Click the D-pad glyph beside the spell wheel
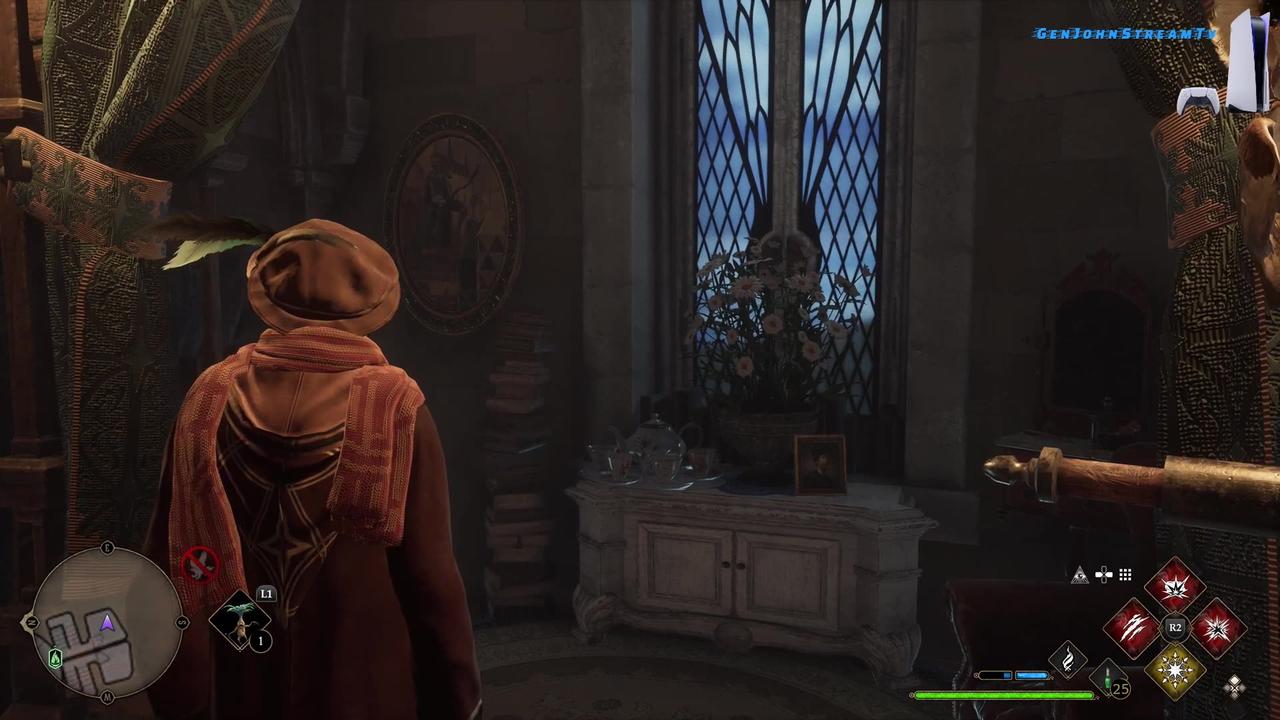This screenshot has width=1280, height=720. (1103, 574)
